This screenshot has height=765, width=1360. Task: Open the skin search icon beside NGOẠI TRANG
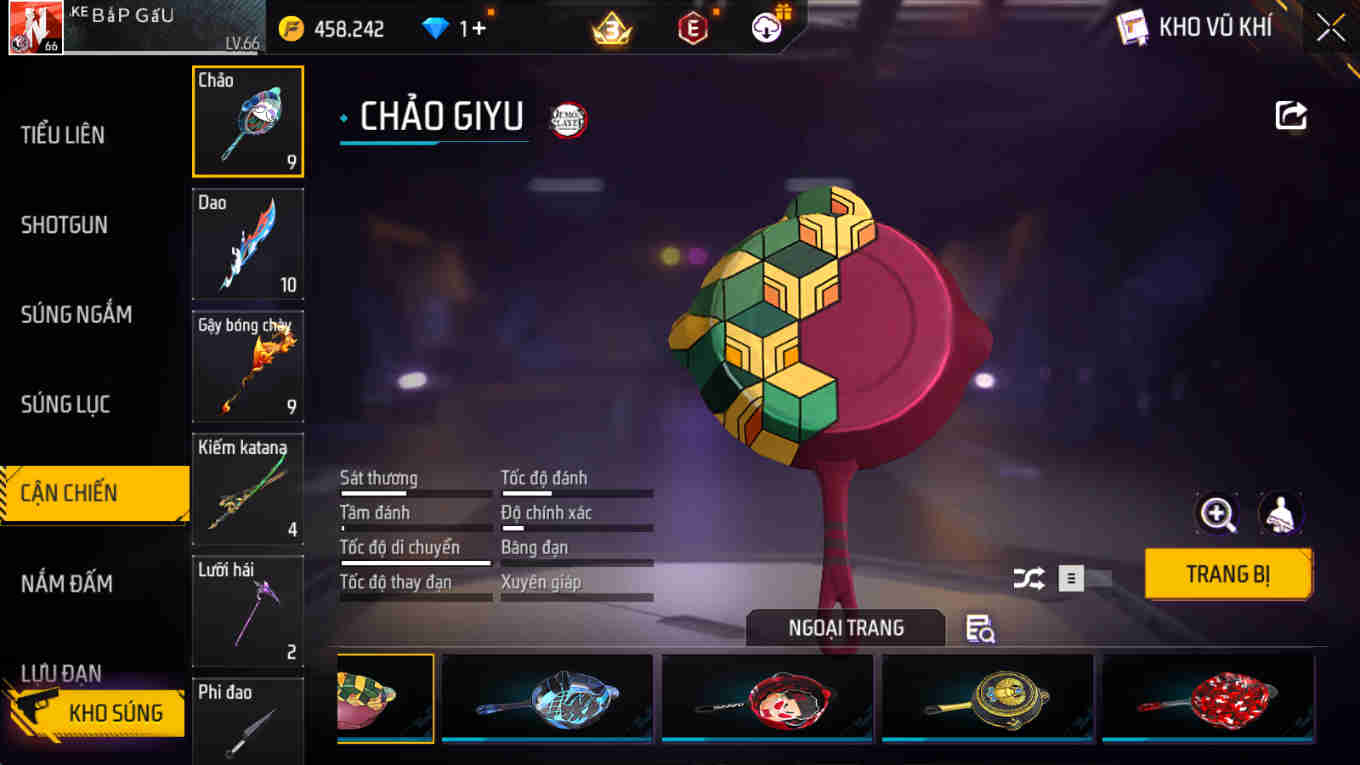click(977, 630)
